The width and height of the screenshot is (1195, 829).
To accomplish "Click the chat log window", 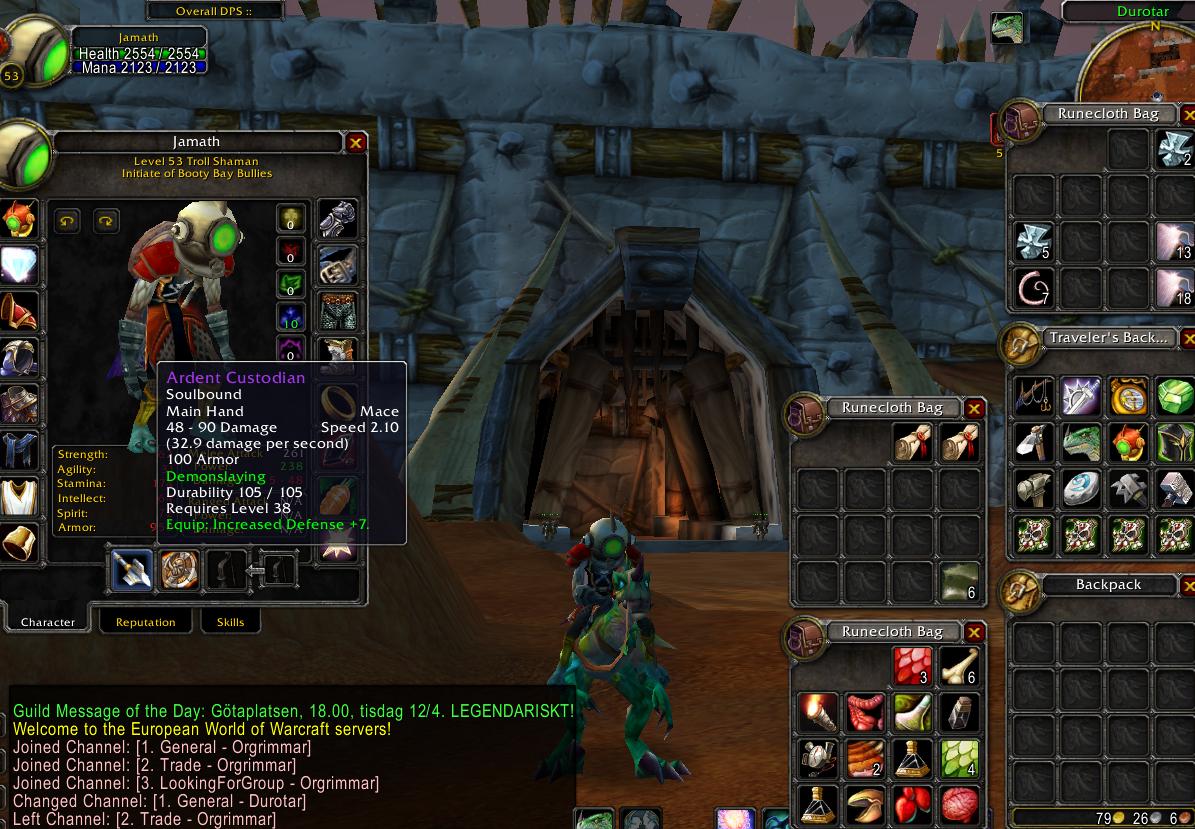I will [290, 760].
